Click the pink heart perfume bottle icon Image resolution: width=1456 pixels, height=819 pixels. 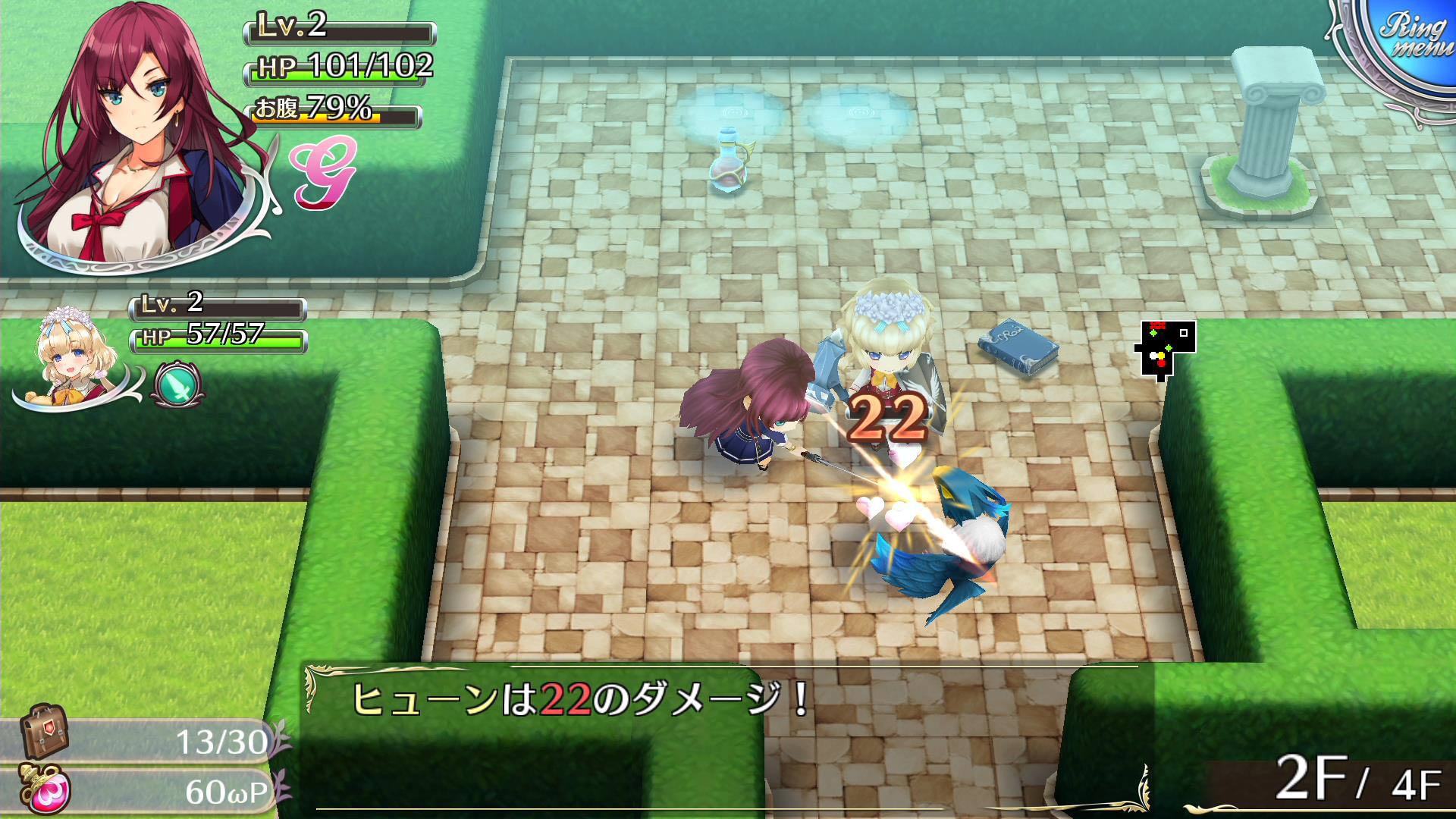click(x=47, y=790)
